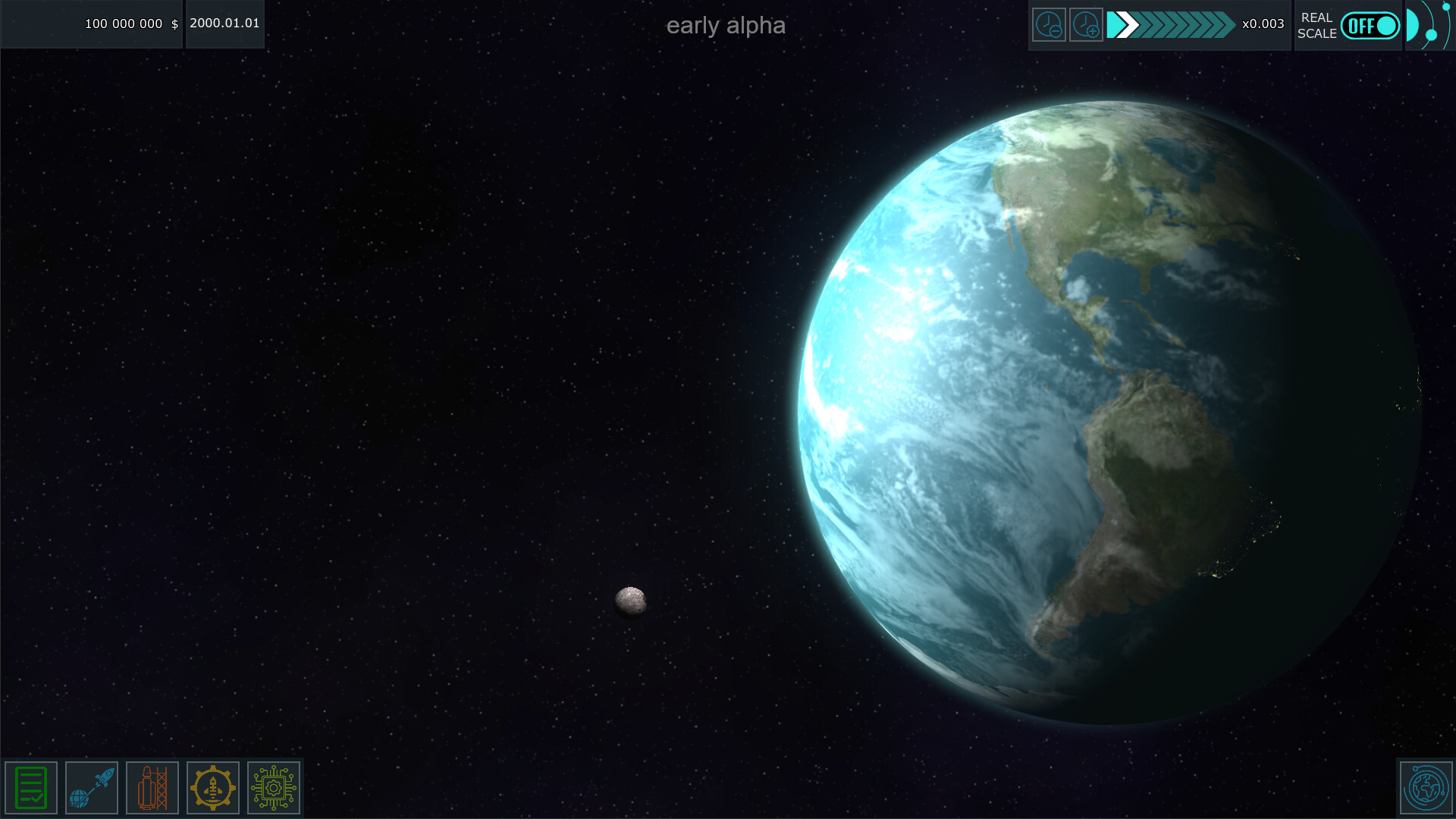Click the early alpha title text

tap(726, 25)
